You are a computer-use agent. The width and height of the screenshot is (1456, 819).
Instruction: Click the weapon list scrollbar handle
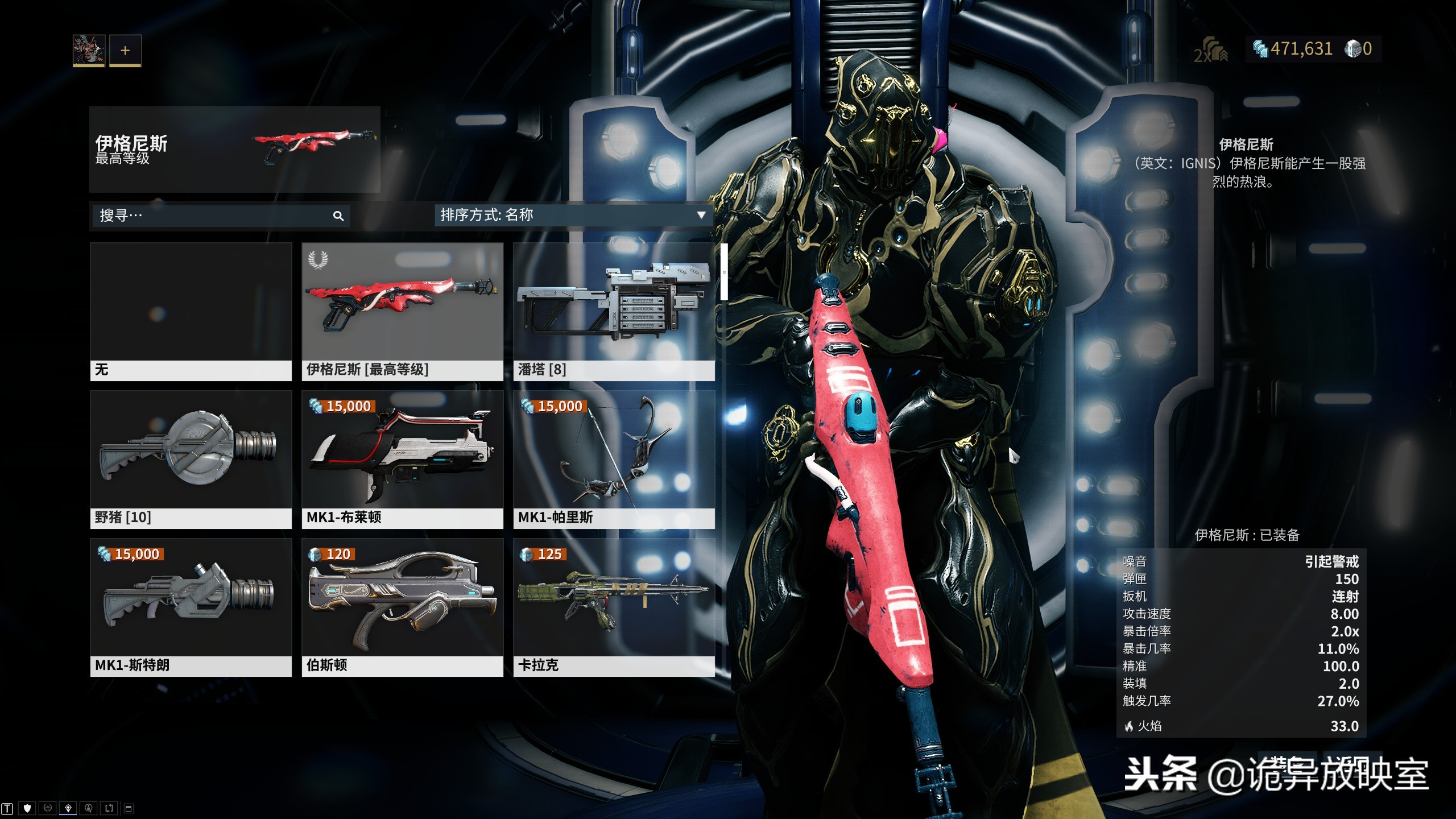tap(724, 272)
